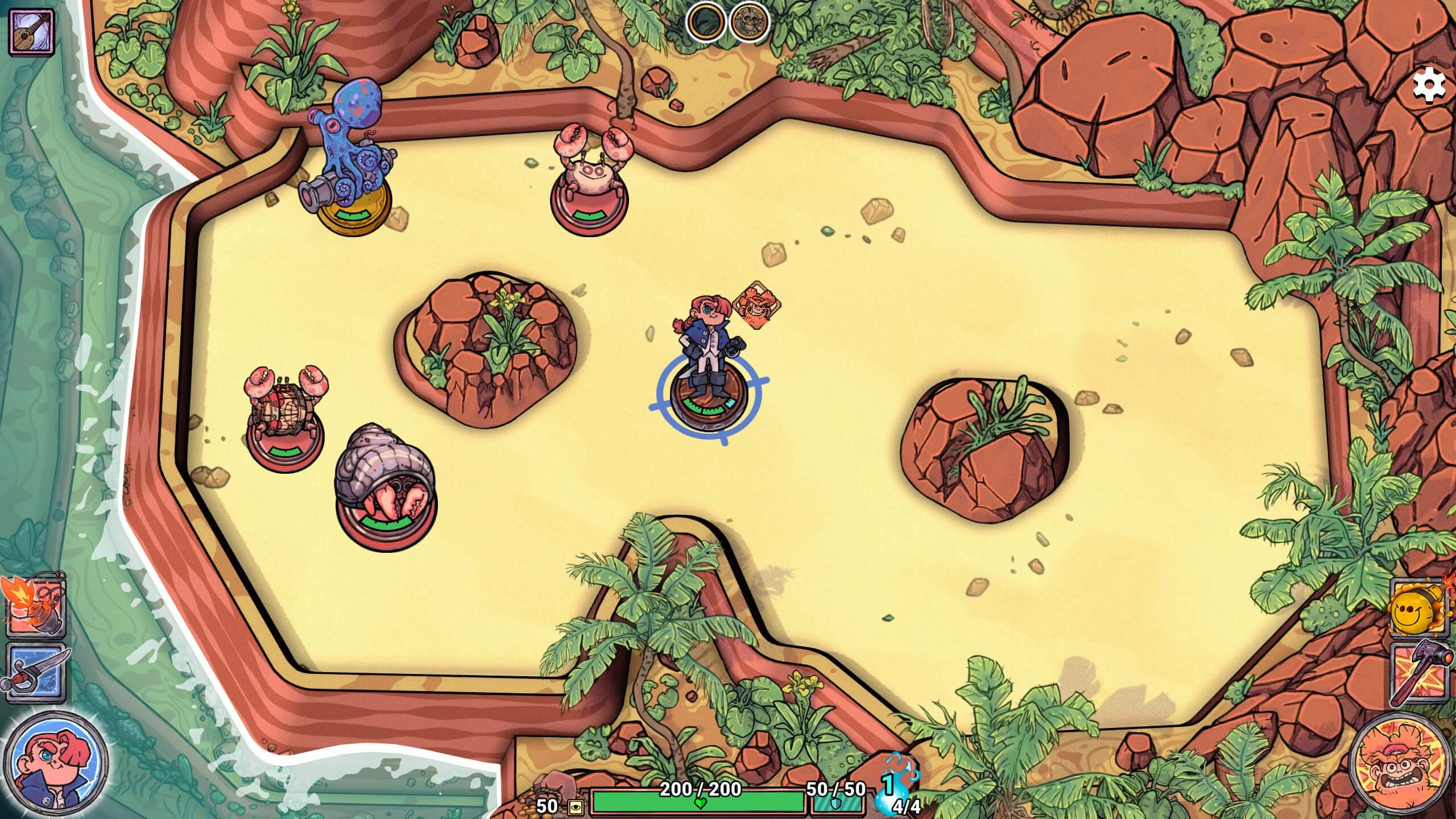This screenshot has height=819, width=1456.
Task: Click the skull coin token
Action: [749, 23]
